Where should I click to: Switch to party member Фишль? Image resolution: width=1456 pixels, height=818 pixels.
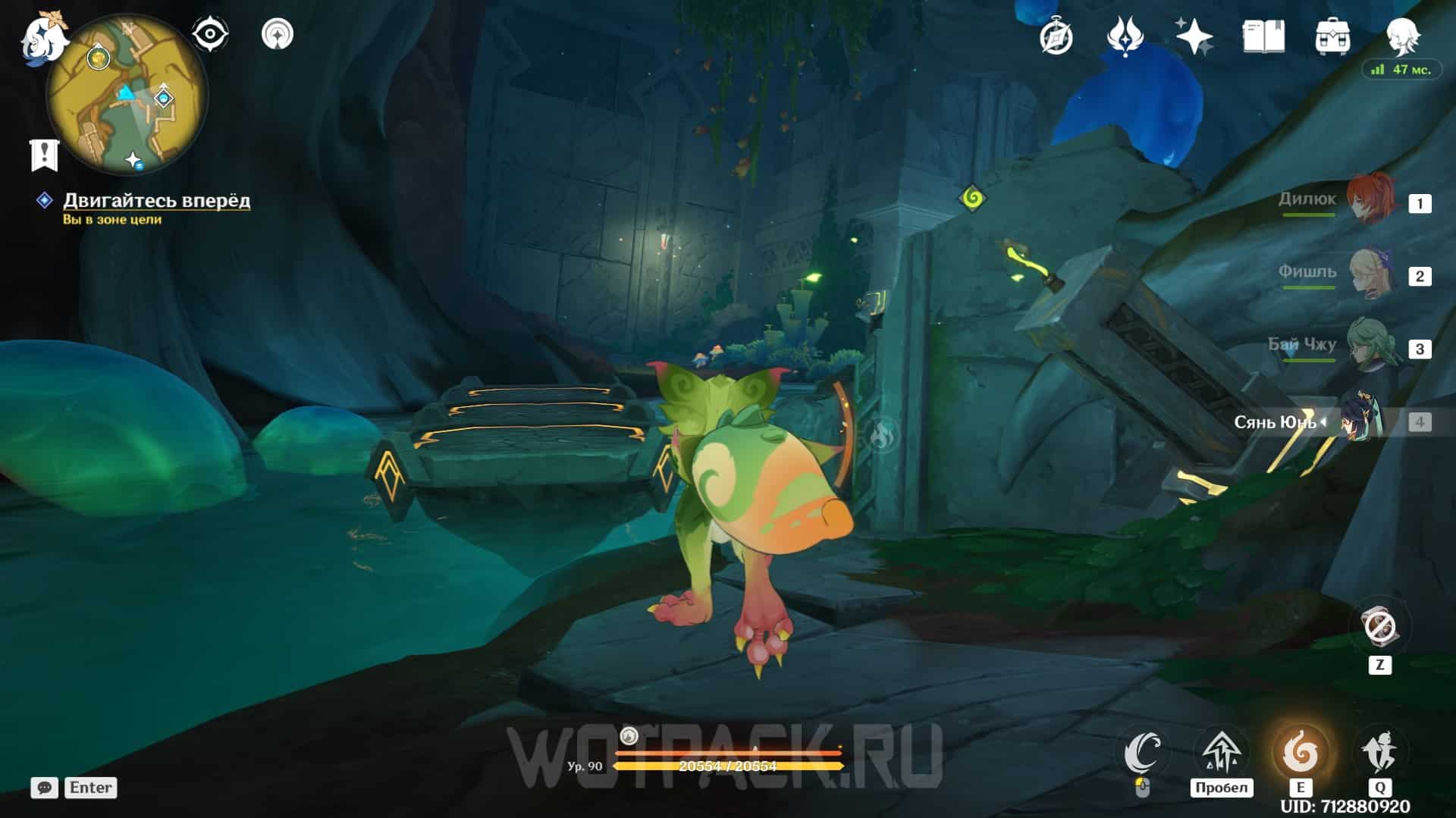(x=1370, y=273)
